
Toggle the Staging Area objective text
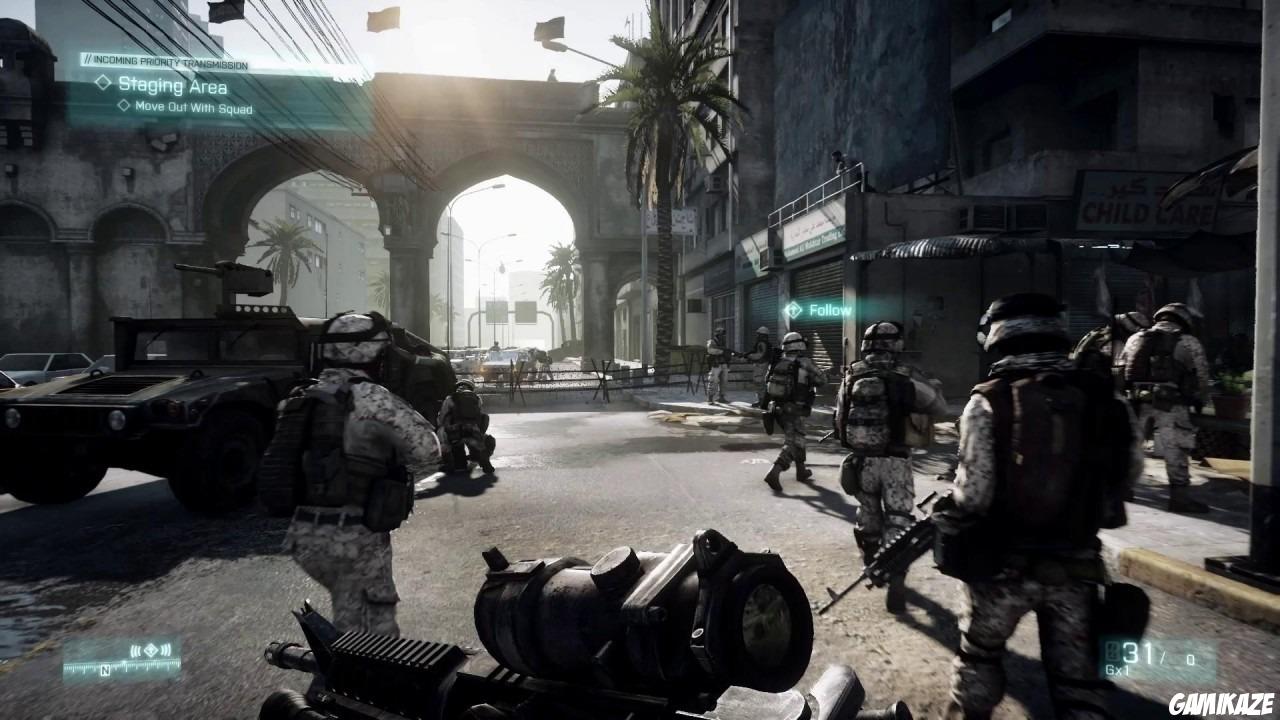(174, 86)
